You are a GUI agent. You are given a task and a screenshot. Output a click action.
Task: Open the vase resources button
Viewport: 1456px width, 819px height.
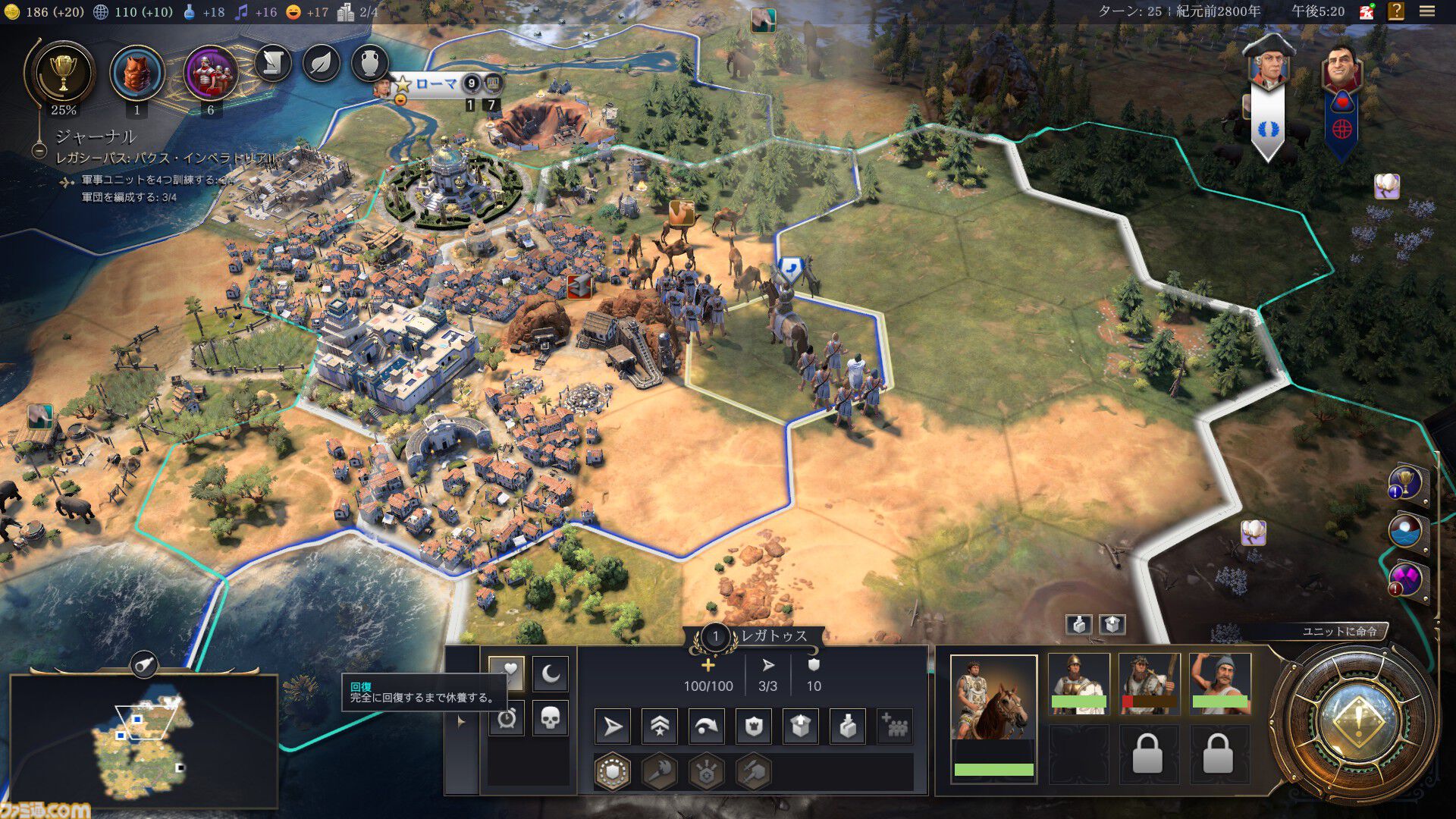pos(369,64)
